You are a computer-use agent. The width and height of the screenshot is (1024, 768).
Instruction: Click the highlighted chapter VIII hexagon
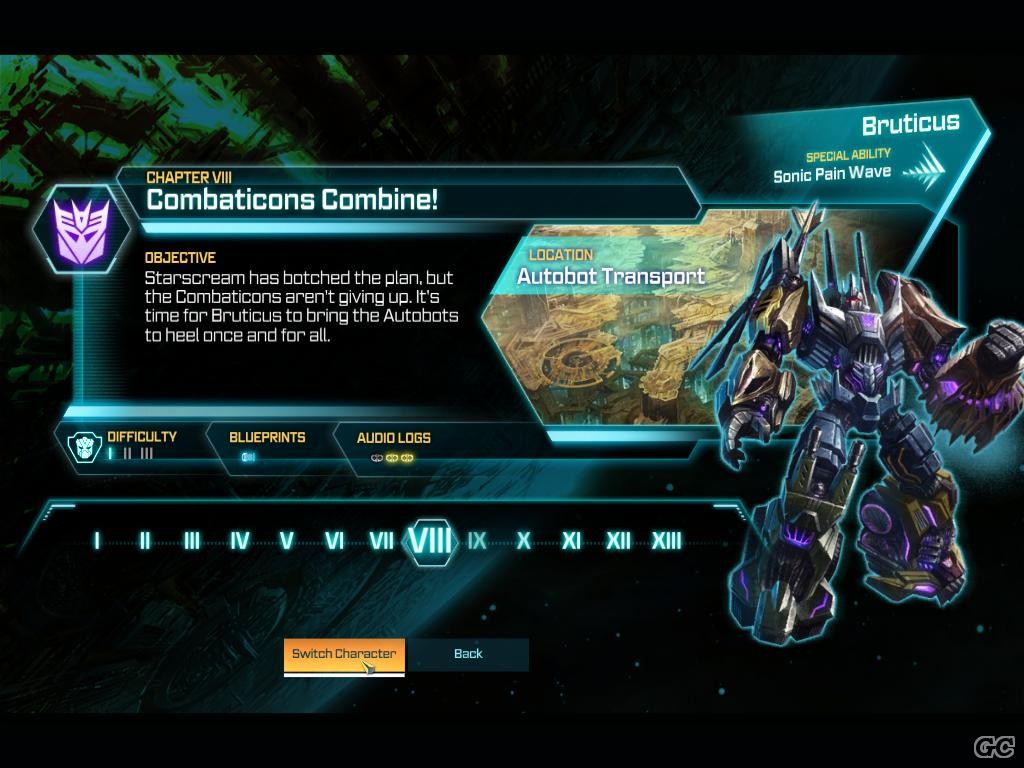point(432,541)
